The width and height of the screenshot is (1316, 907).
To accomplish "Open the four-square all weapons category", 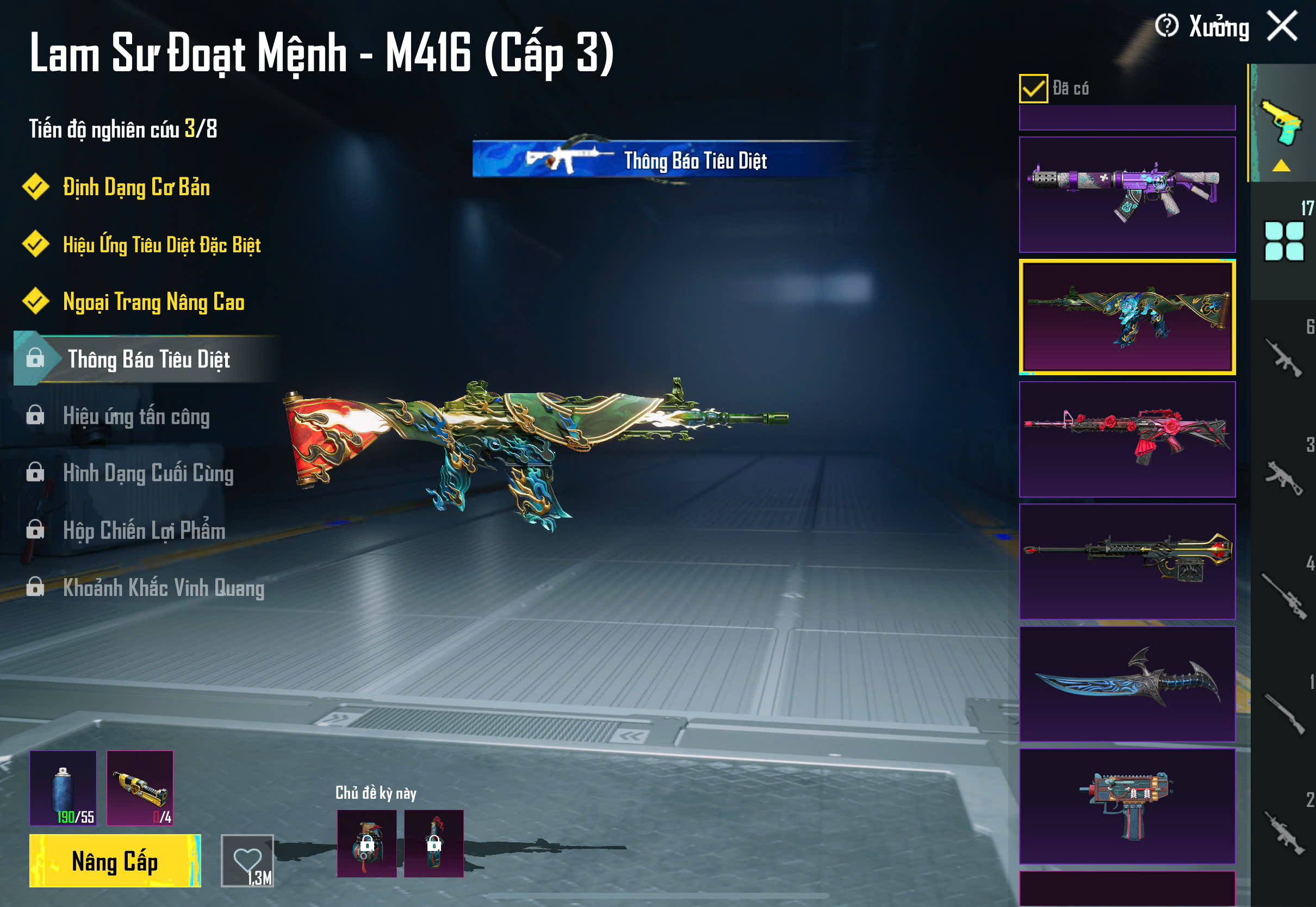I will [1283, 241].
